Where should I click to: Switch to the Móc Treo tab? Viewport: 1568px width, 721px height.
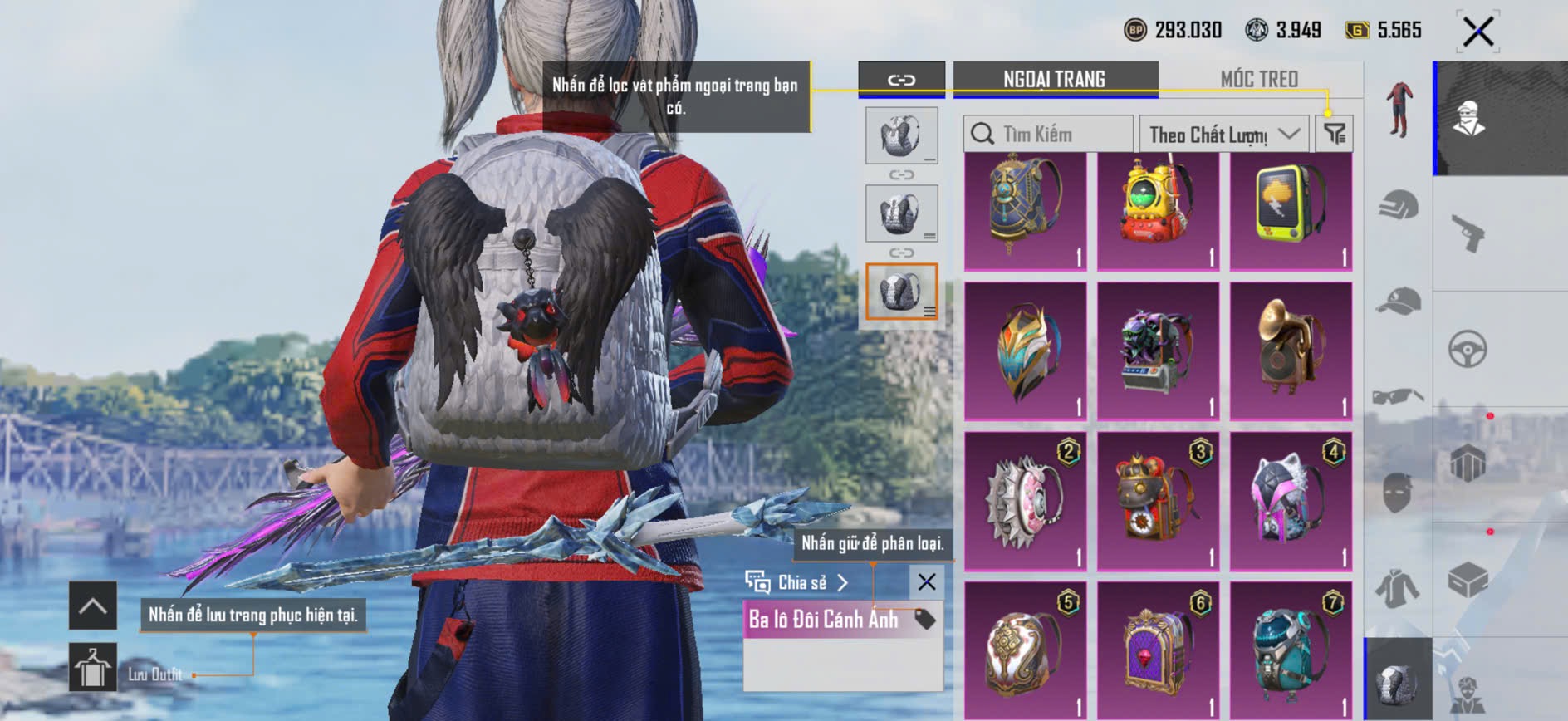tap(1258, 79)
